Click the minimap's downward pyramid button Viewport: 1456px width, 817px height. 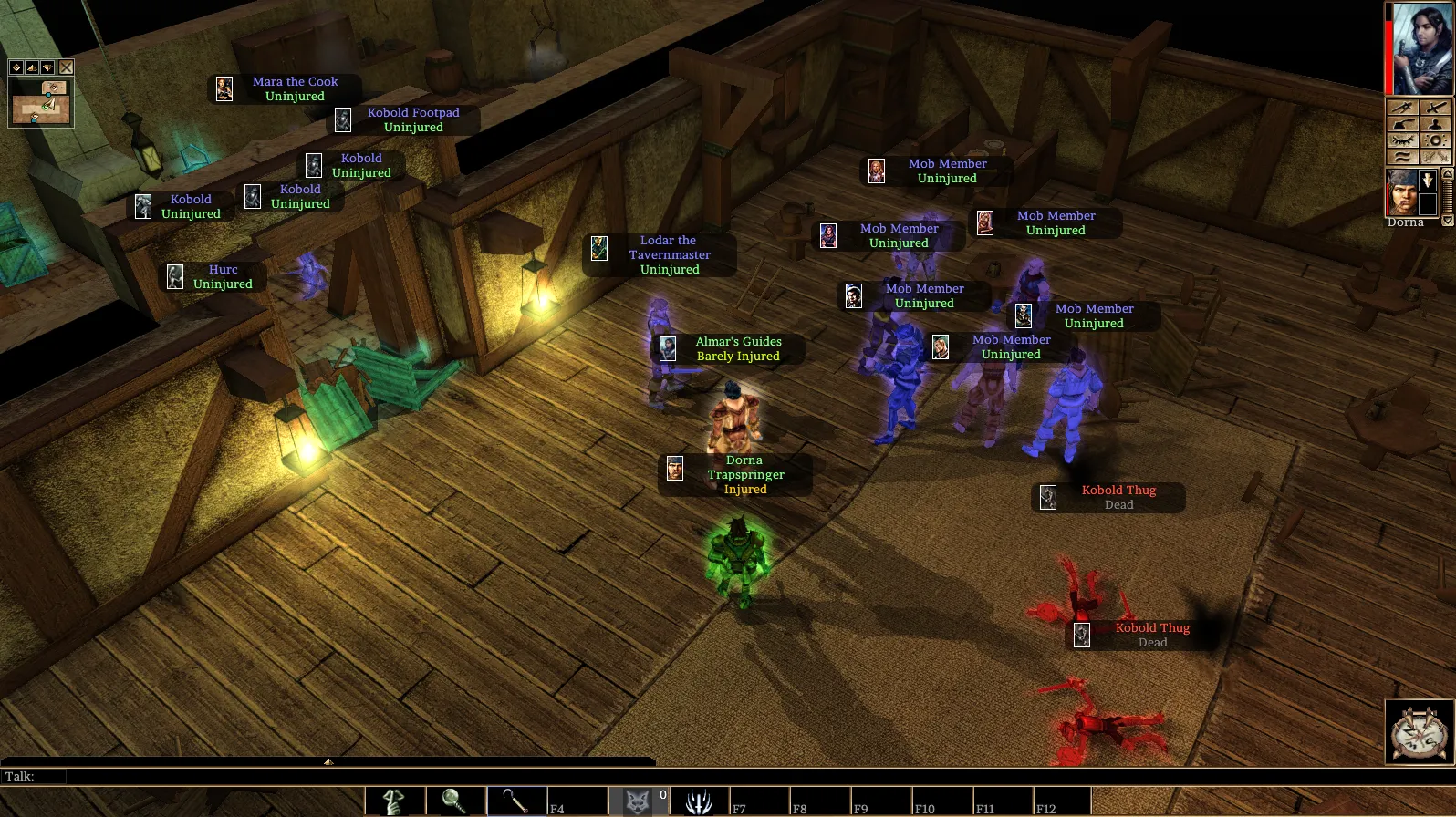pyautogui.click(x=47, y=67)
